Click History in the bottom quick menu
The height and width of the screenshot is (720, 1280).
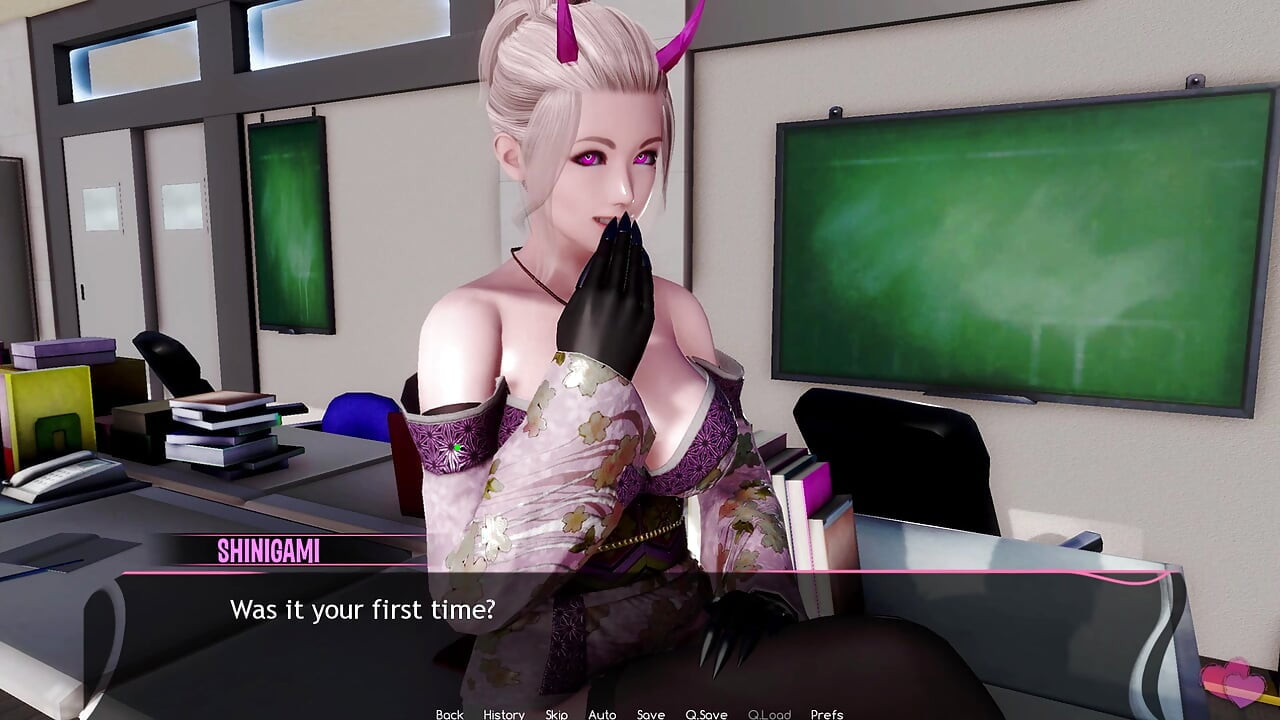point(502,715)
